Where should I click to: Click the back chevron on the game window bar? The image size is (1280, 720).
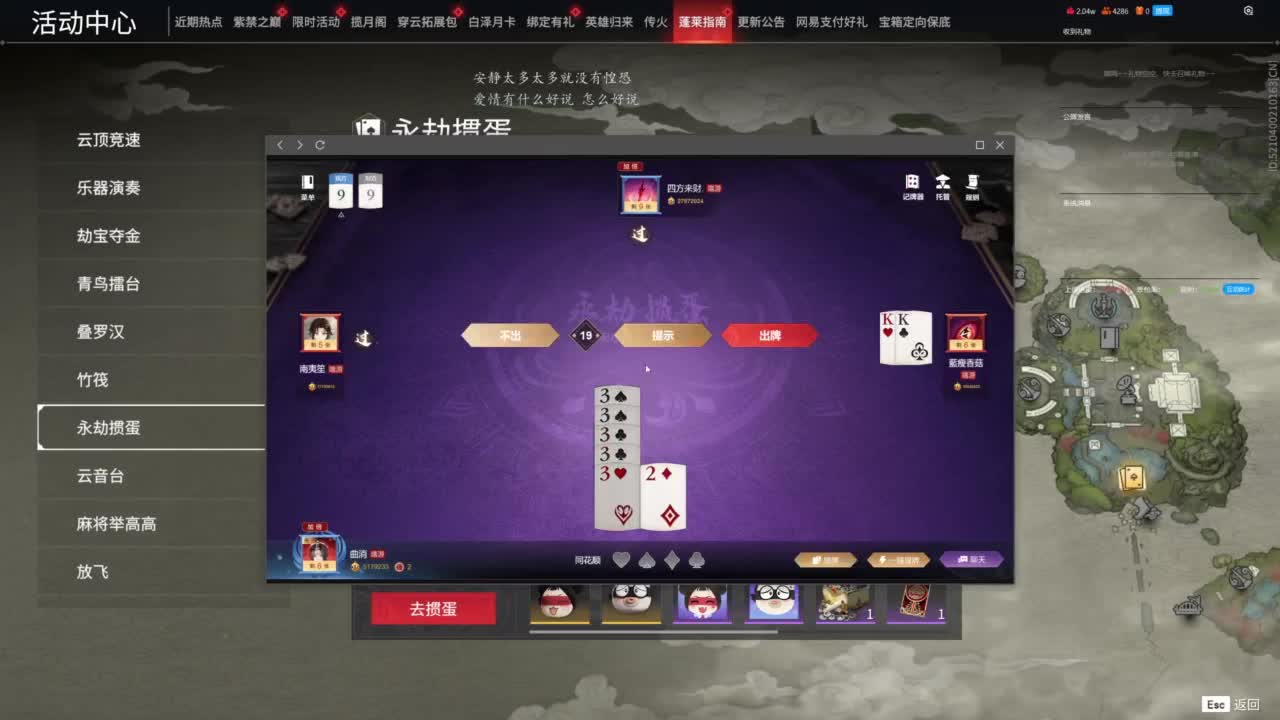point(279,144)
